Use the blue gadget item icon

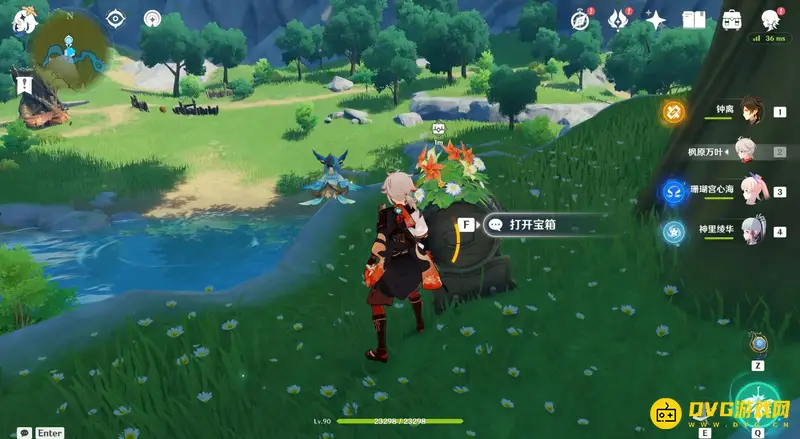tap(759, 344)
